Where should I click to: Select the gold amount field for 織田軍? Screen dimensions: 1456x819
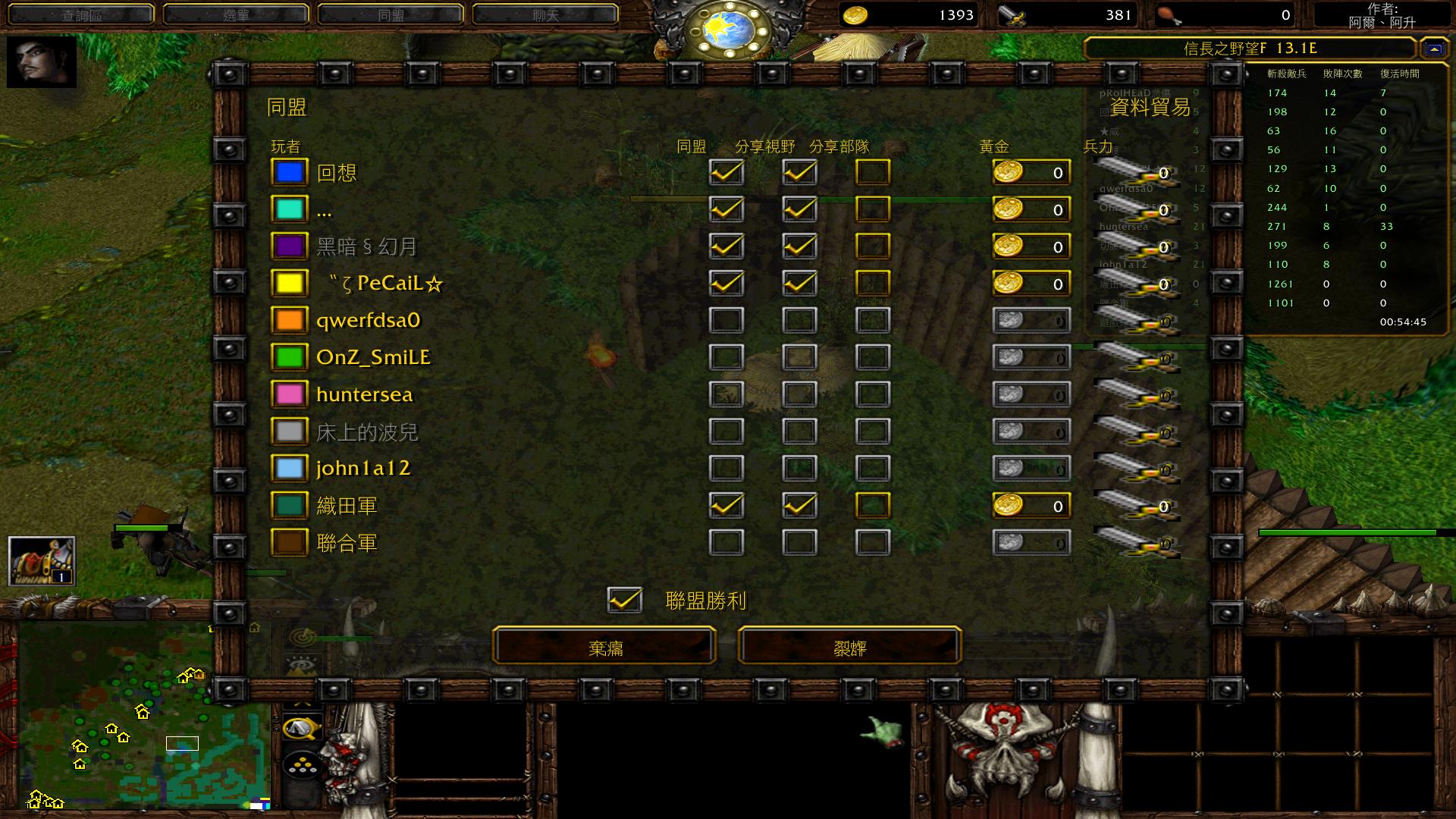pos(1031,506)
